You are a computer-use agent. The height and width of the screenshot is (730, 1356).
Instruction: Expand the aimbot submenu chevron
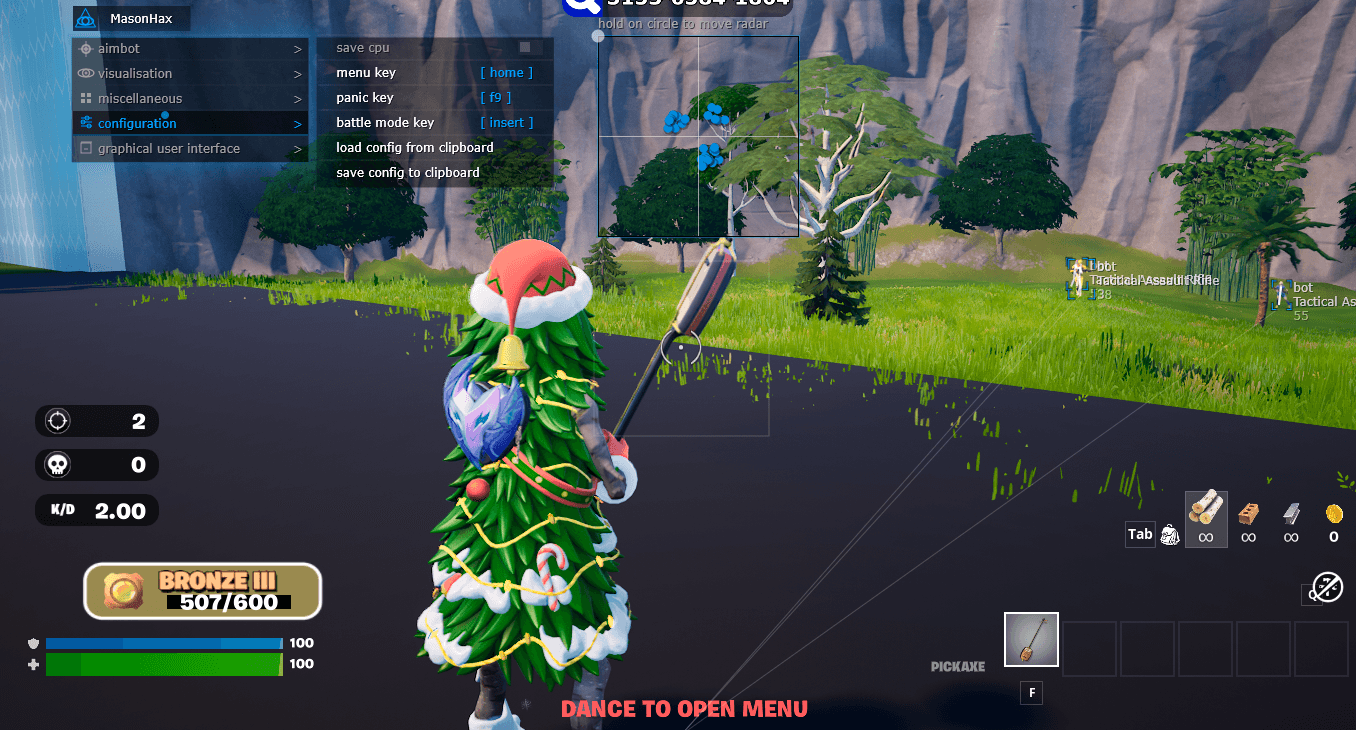pos(298,48)
